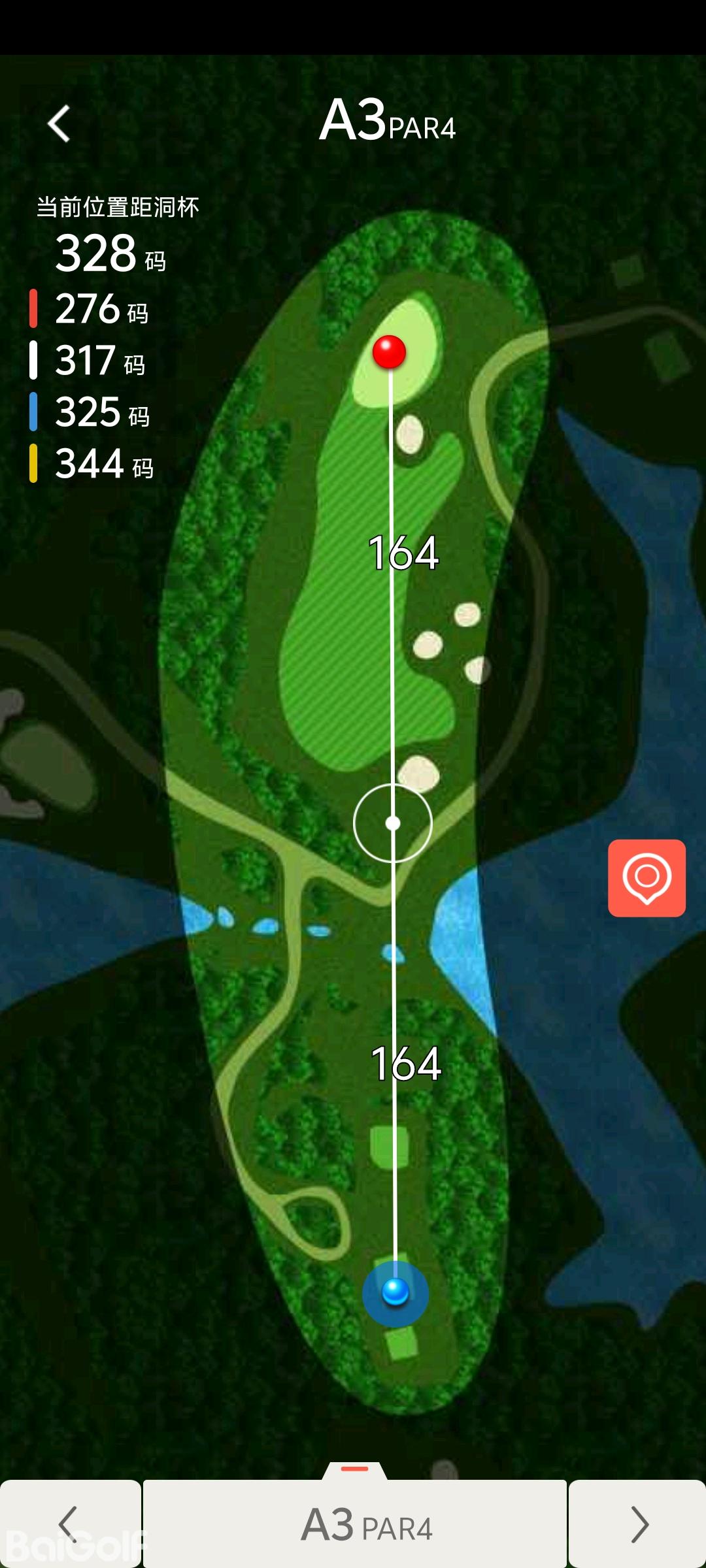Select the red flag pin marker

(389, 351)
